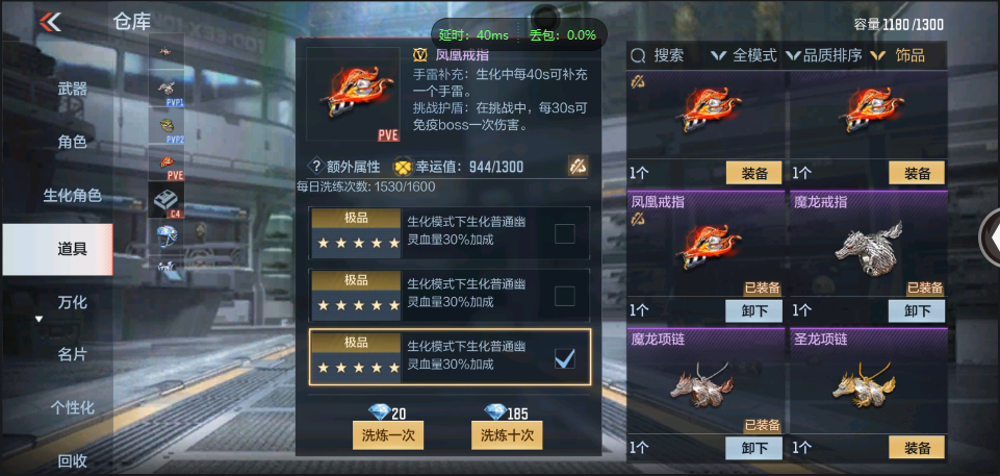Click 洗炼一次 button
1000x476 pixels.
click(x=389, y=435)
